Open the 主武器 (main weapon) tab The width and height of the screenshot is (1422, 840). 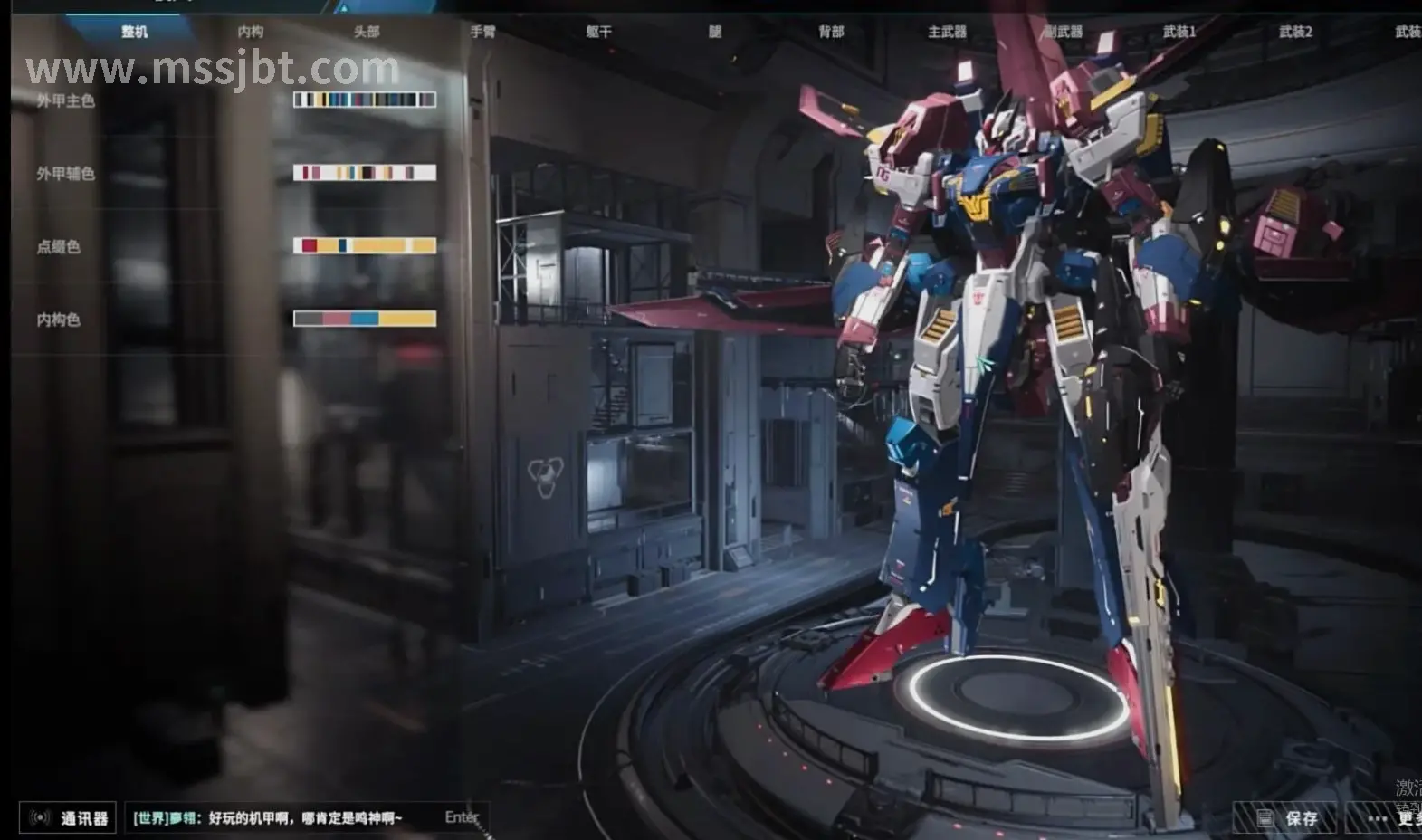pyautogui.click(x=947, y=32)
